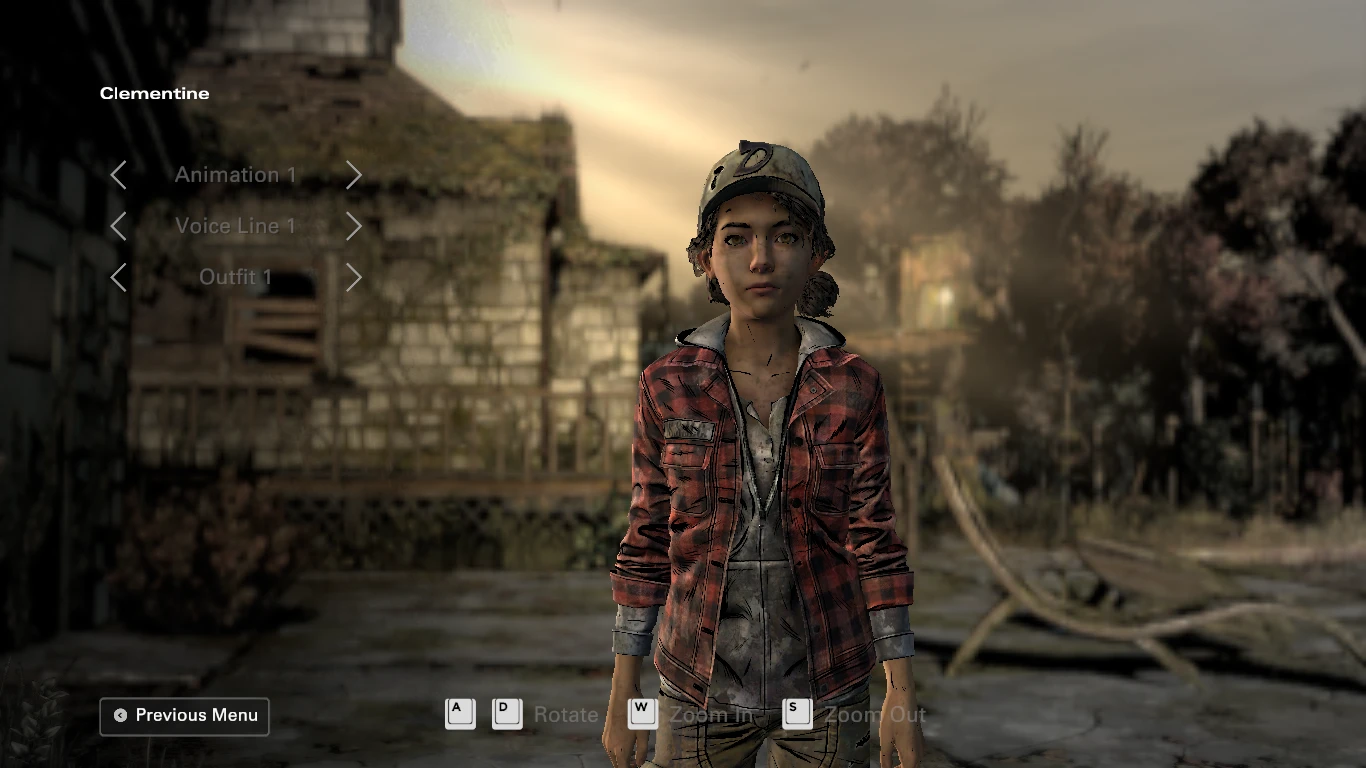Select next animation with right arrow
The image size is (1366, 768).
tap(353, 175)
